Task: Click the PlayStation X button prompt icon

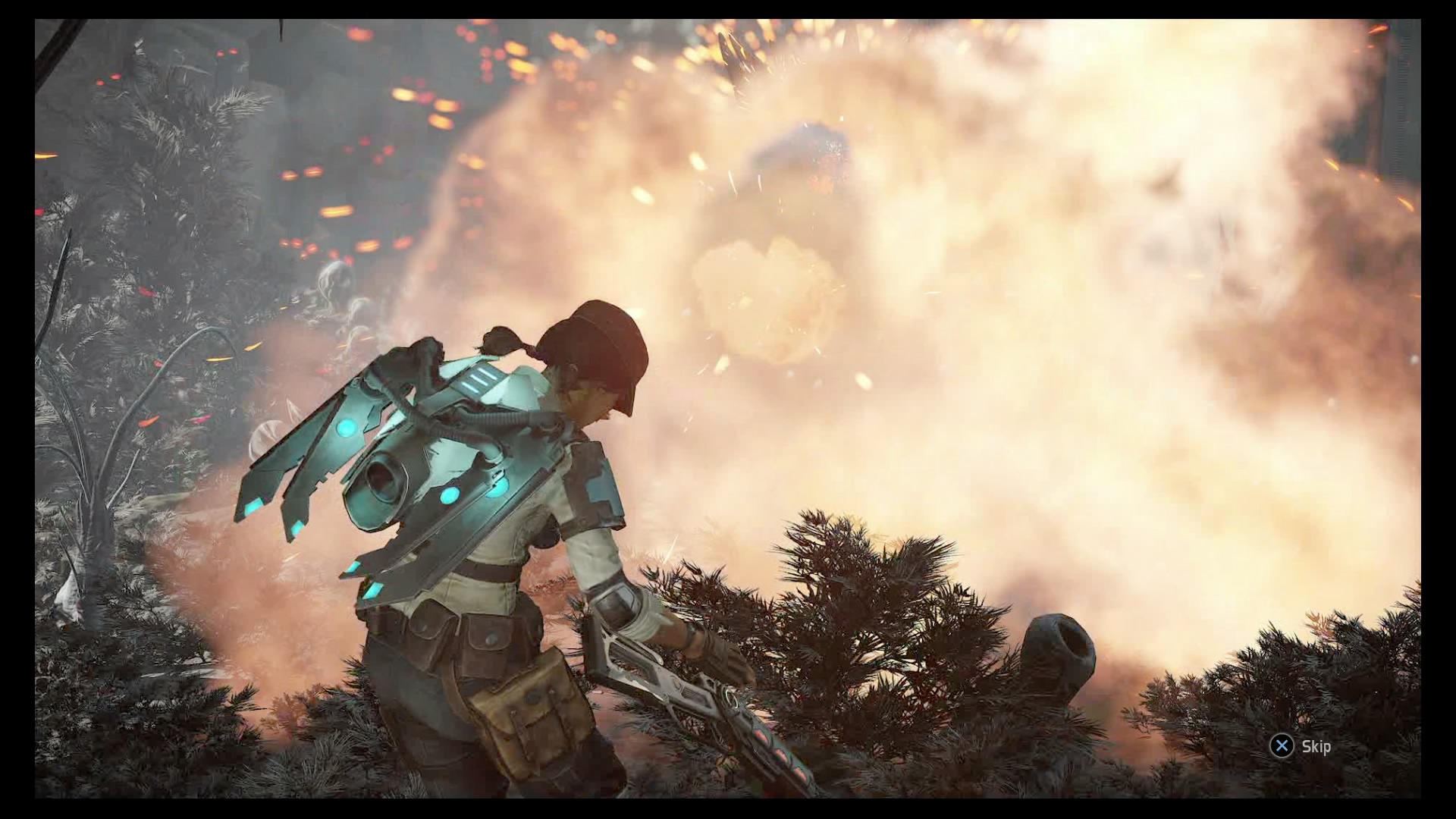Action: point(1282,746)
